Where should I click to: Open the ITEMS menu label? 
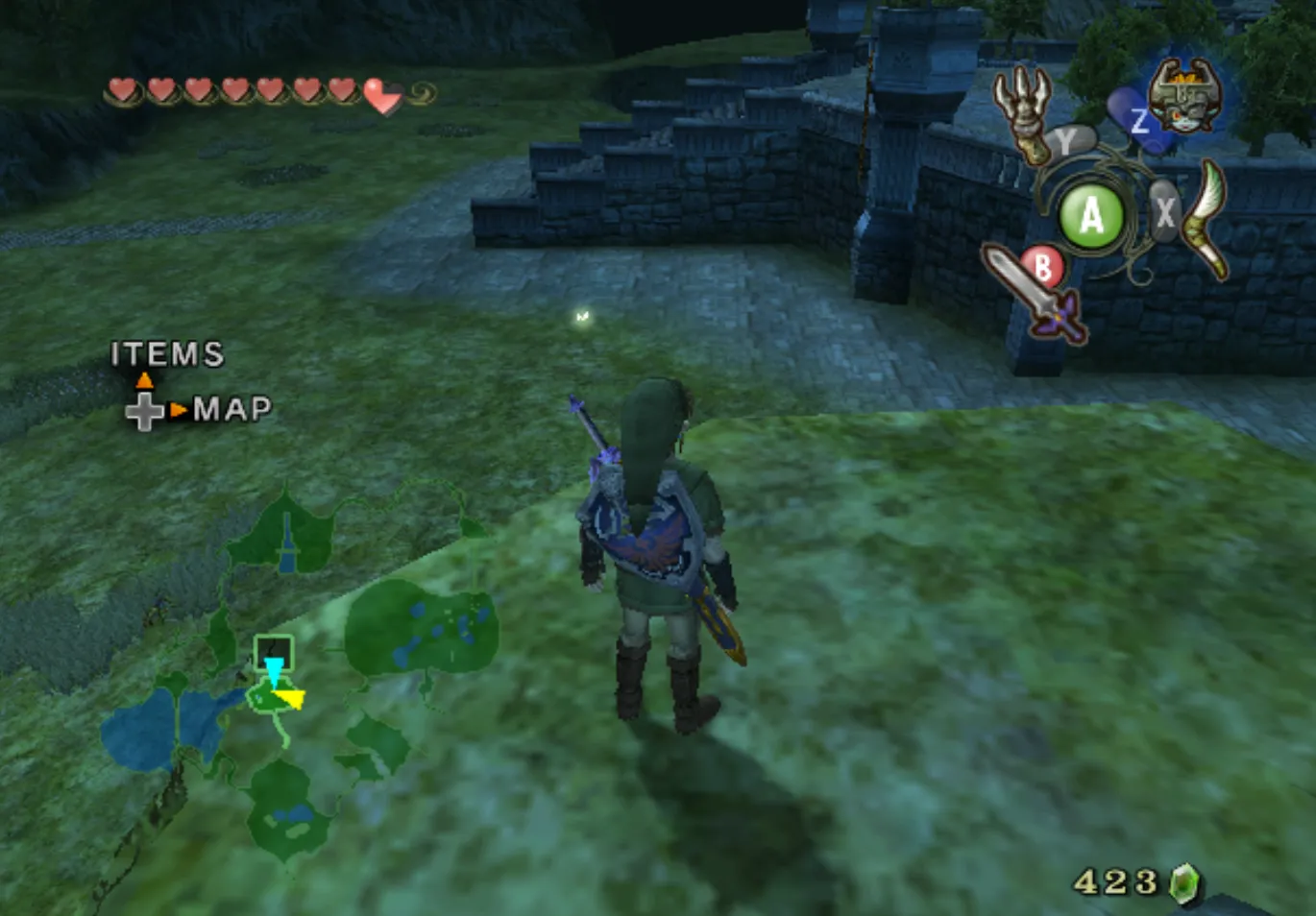167,354
